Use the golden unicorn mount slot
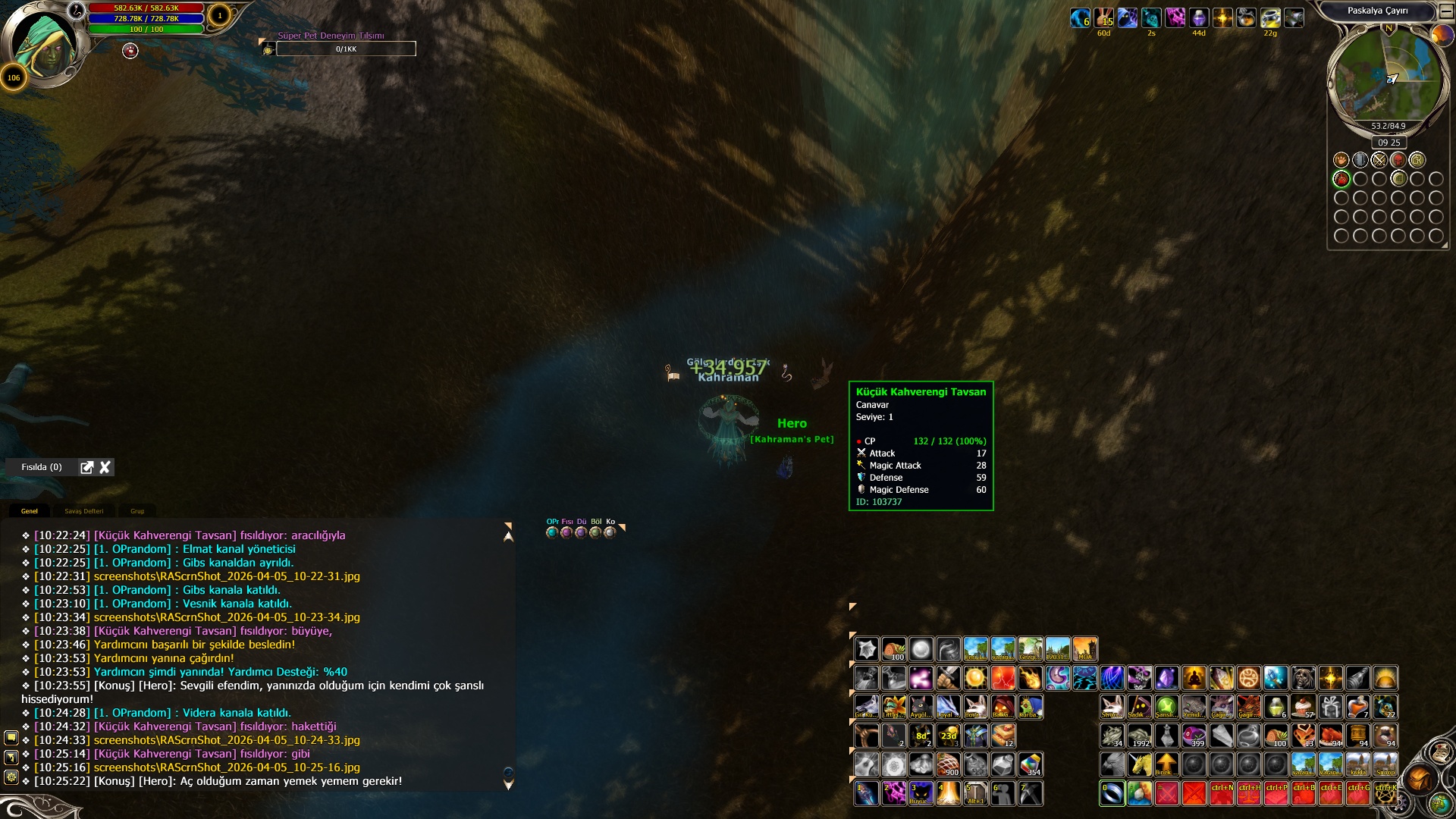This screenshot has width=1456, height=819. click(x=1140, y=764)
